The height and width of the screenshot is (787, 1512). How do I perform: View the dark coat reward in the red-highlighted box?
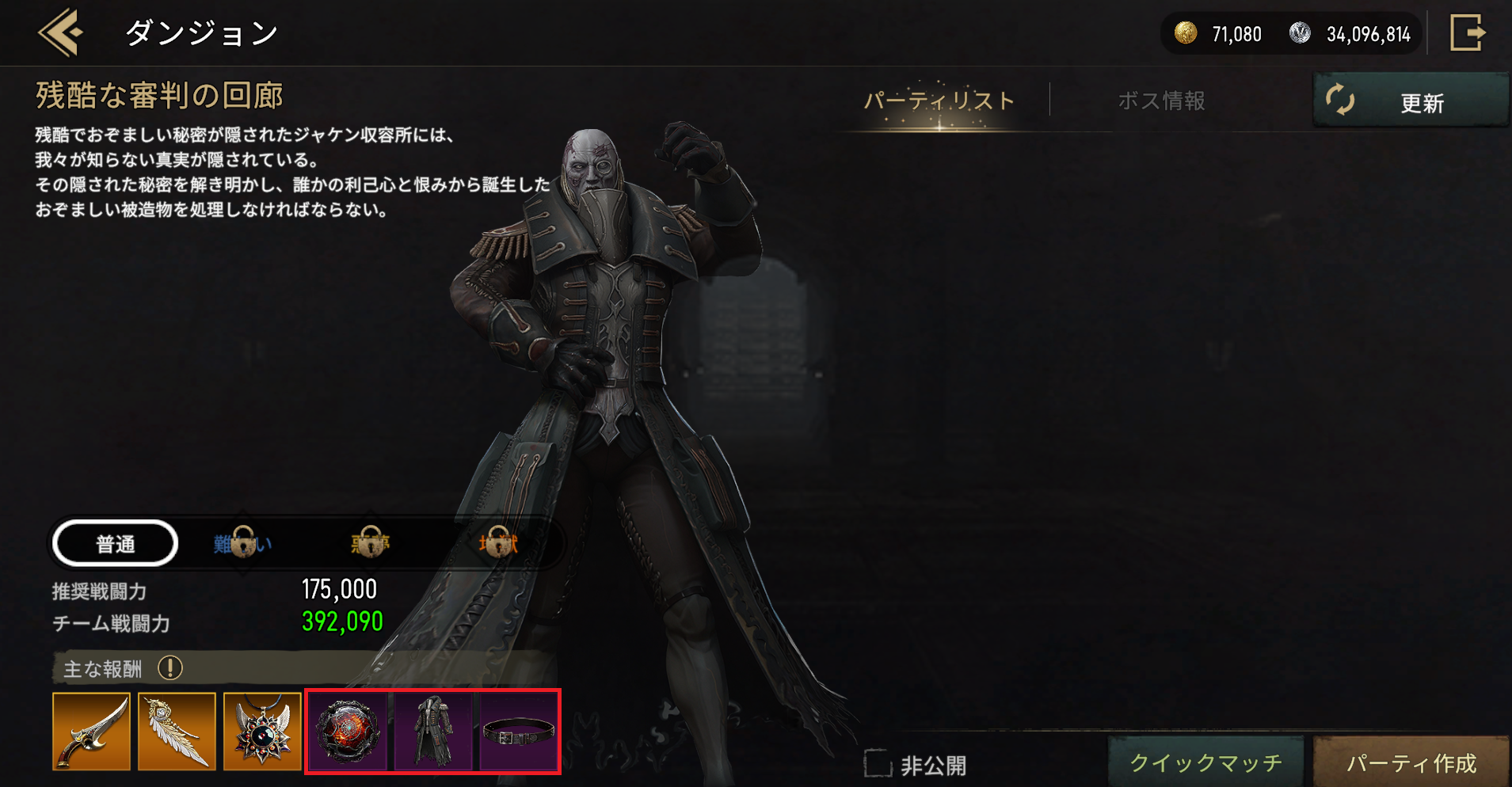pyautogui.click(x=433, y=731)
